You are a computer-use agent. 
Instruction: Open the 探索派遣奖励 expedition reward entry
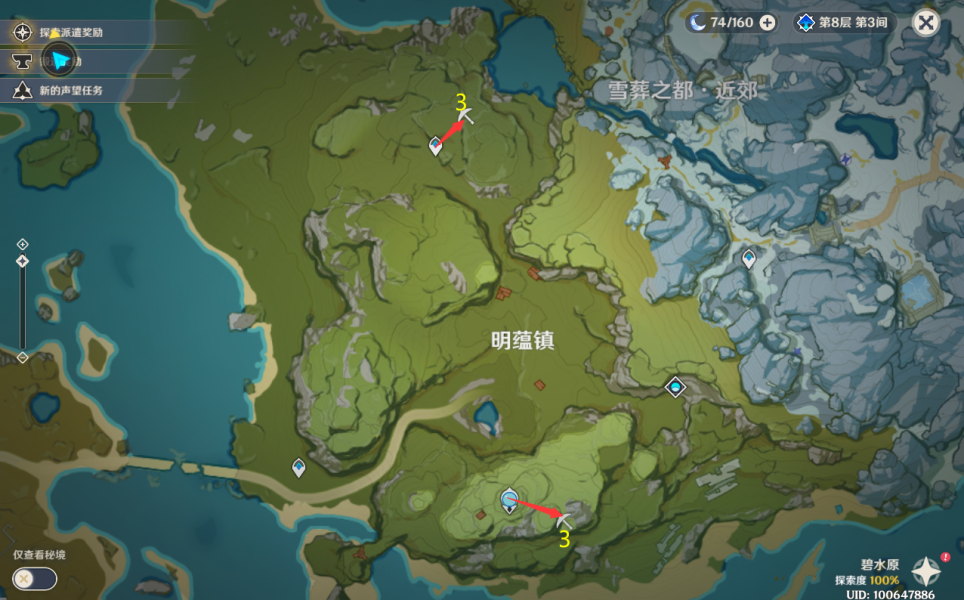pos(70,32)
